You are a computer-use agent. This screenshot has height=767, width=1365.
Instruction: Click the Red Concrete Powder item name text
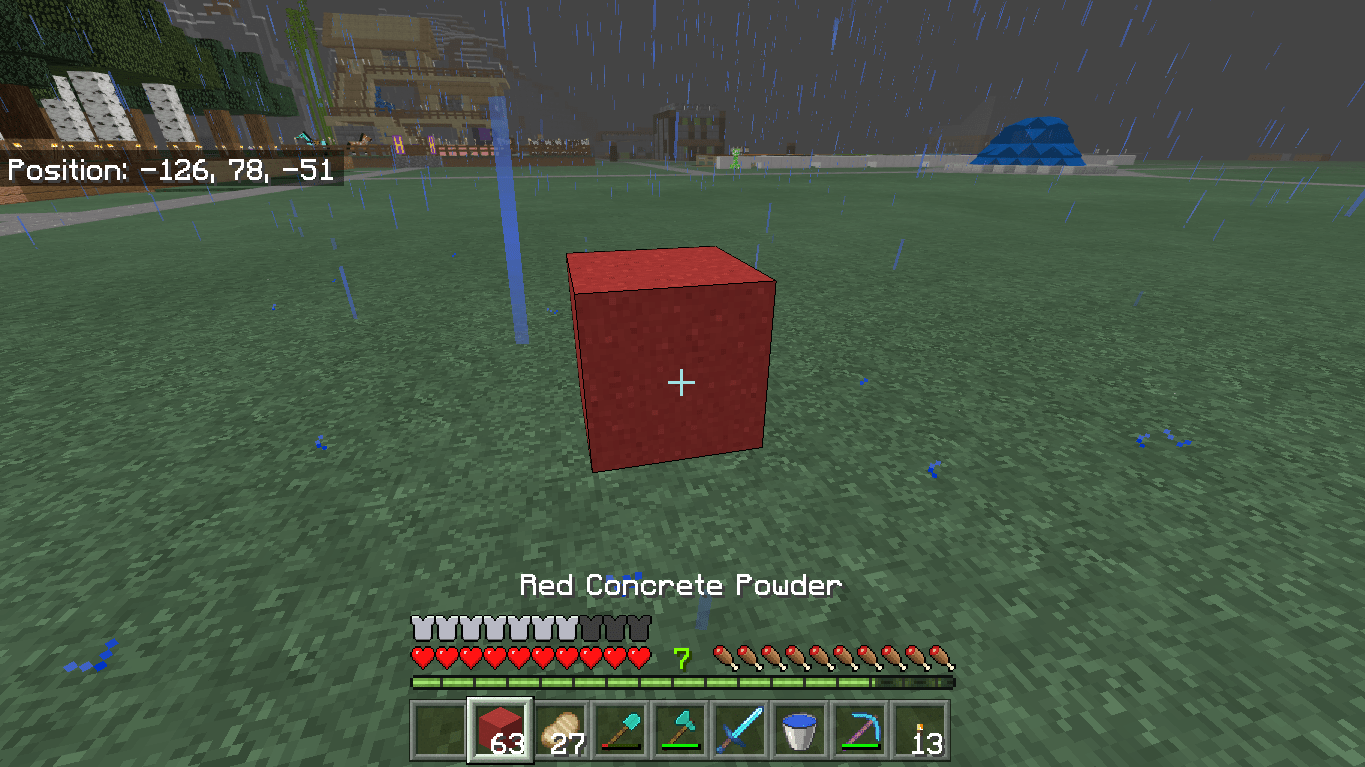680,585
